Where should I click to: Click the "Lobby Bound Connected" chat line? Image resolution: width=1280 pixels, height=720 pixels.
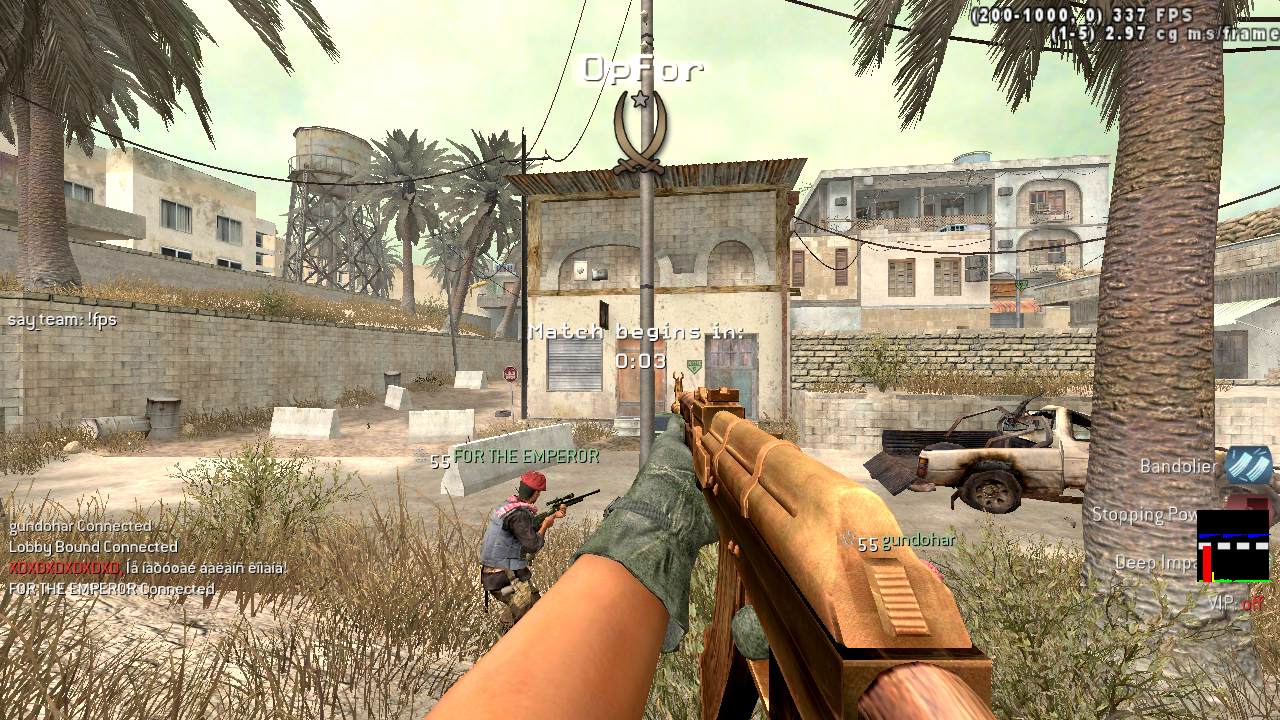(x=93, y=547)
